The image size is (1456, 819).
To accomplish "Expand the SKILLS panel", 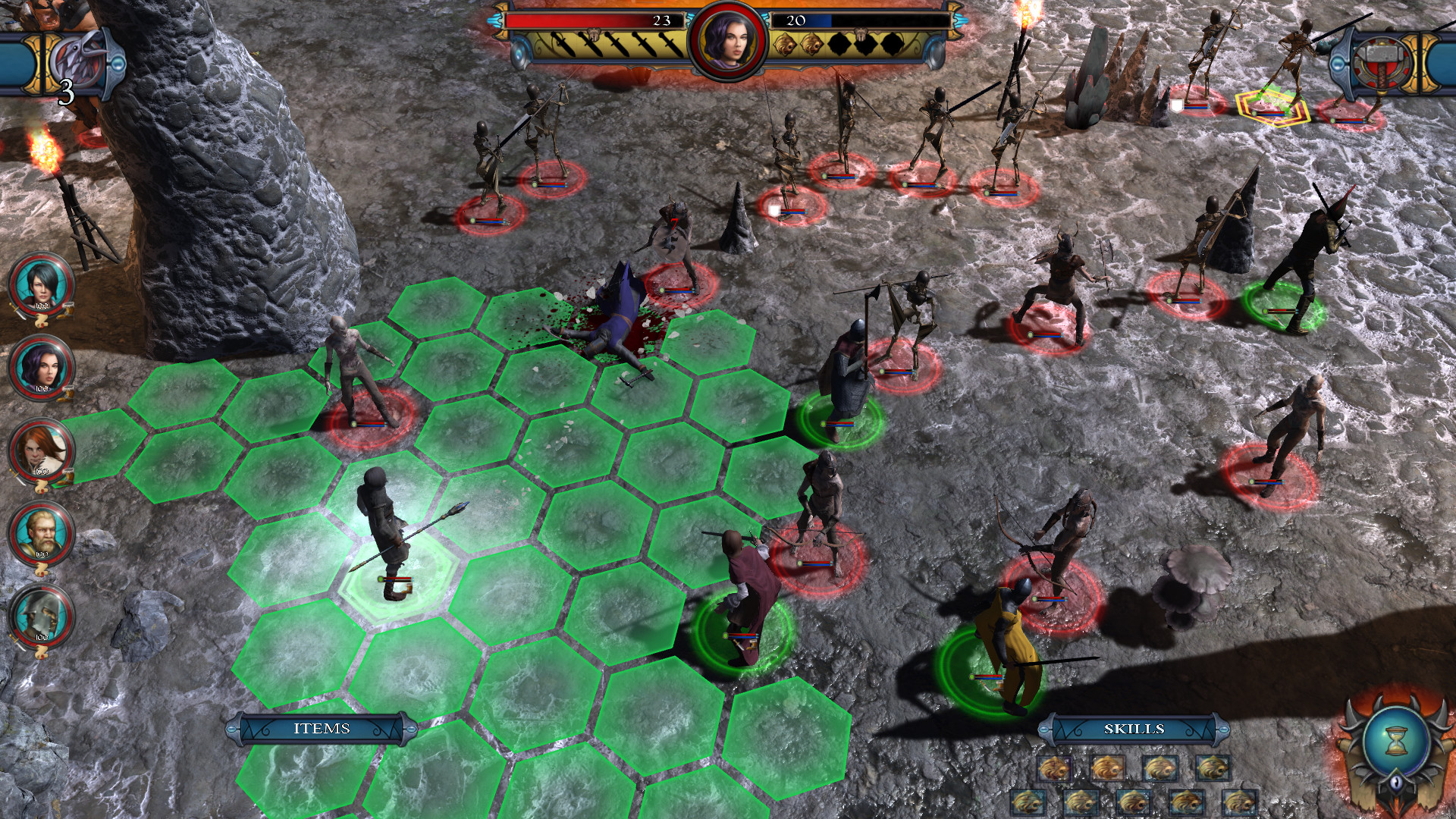I will (1134, 728).
